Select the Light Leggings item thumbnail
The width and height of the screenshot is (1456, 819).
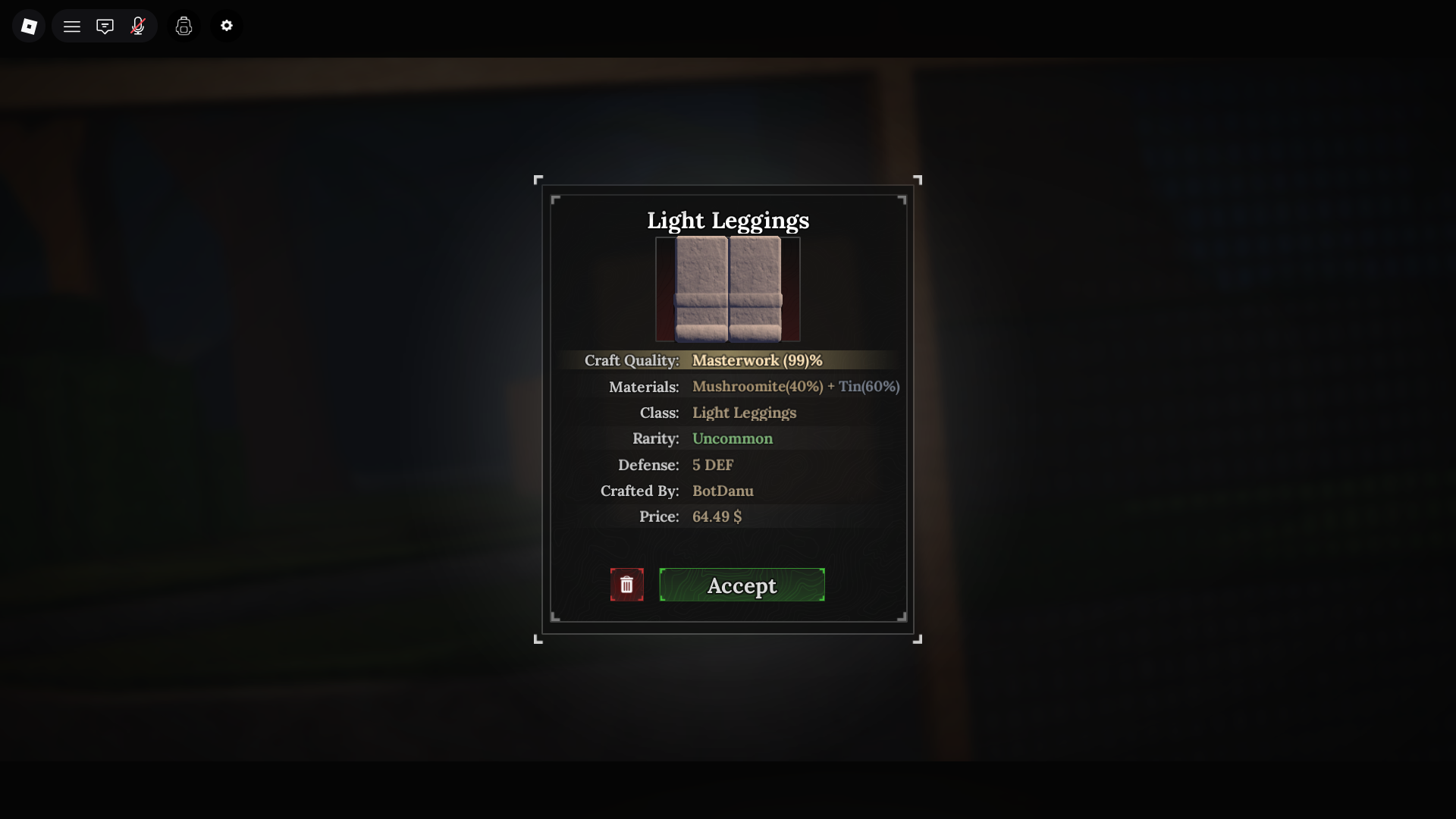coord(727,289)
